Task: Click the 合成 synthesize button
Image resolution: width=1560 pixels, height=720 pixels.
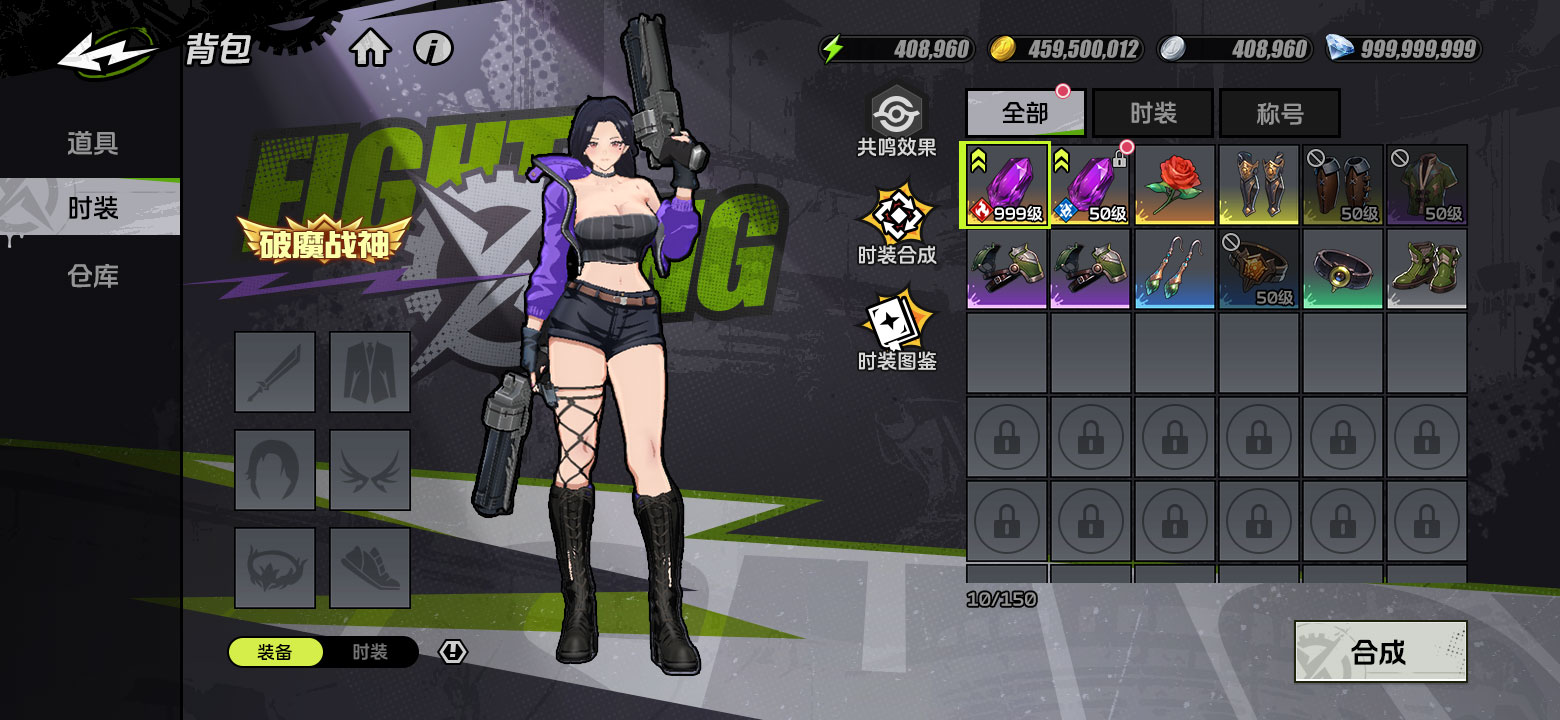Action: 1380,652
